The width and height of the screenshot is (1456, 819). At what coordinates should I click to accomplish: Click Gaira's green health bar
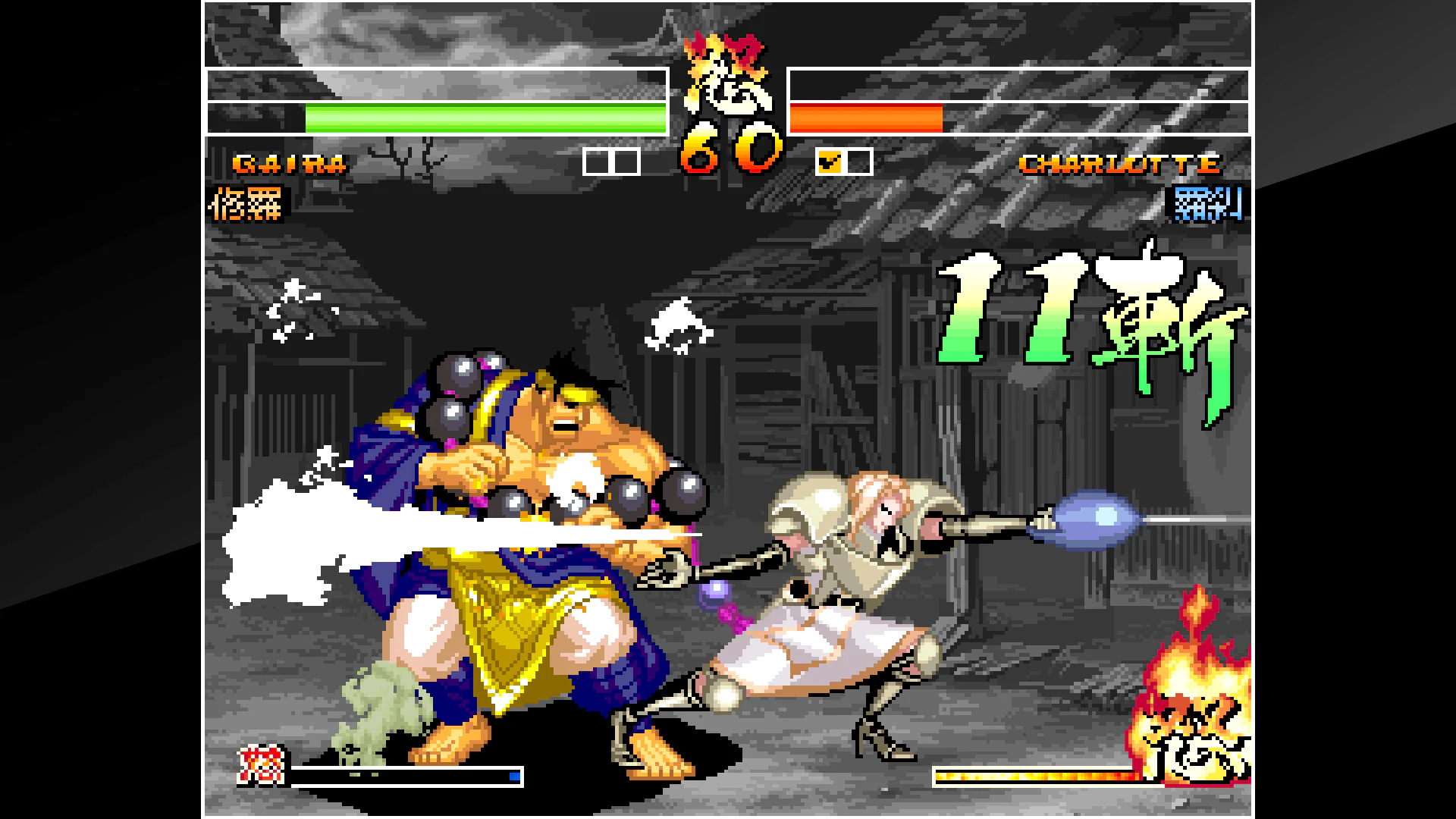[485, 118]
